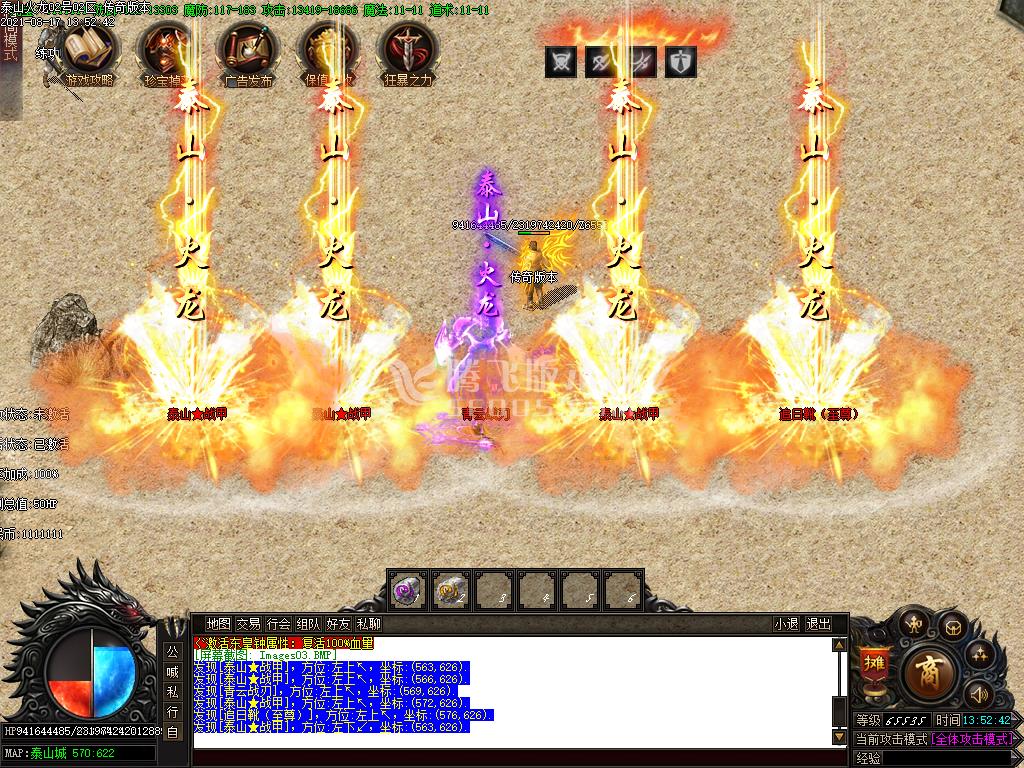Open the 组队 team tab
The height and width of the screenshot is (768, 1024).
(309, 624)
